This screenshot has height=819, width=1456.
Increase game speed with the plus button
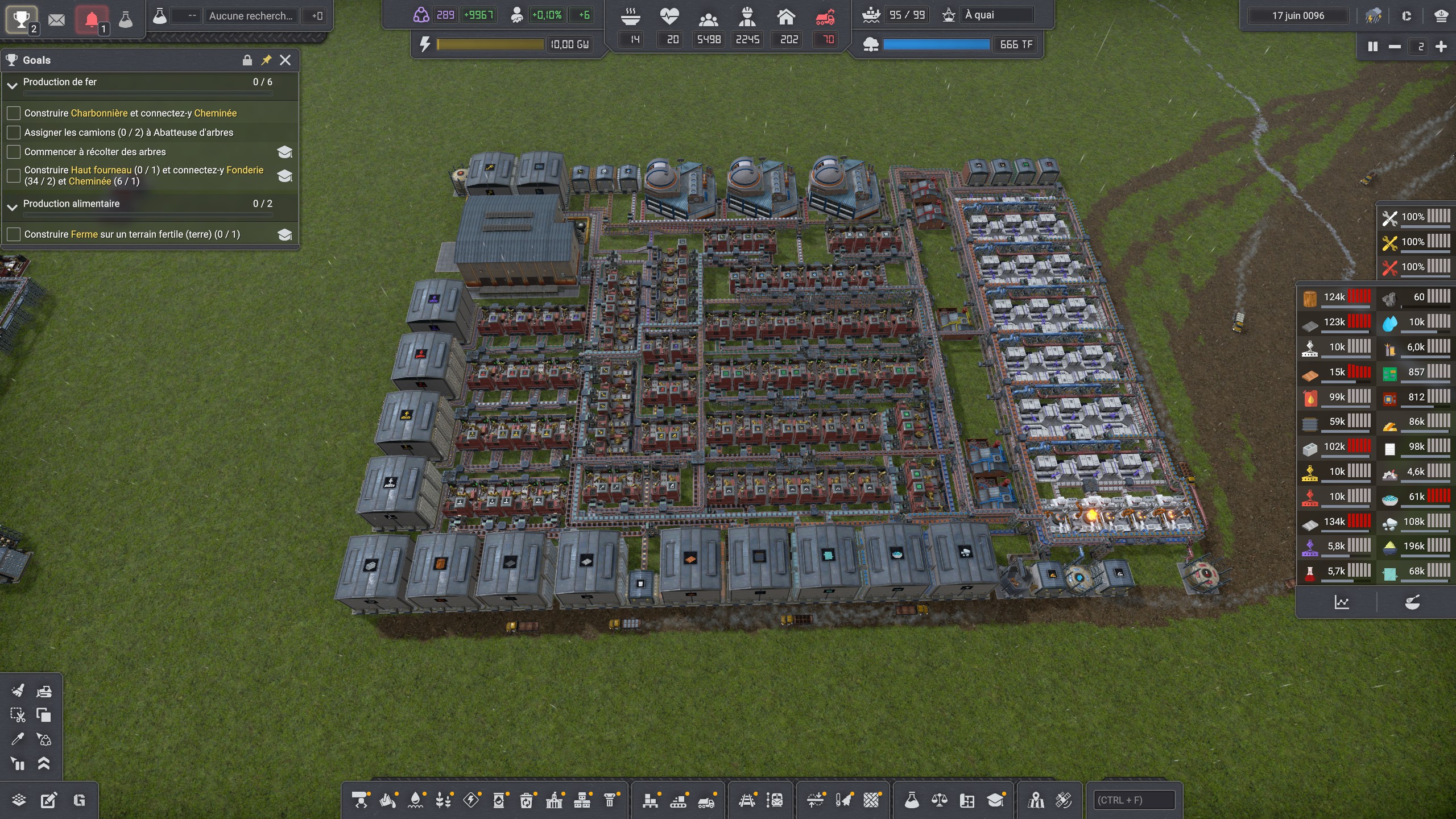point(1442,46)
